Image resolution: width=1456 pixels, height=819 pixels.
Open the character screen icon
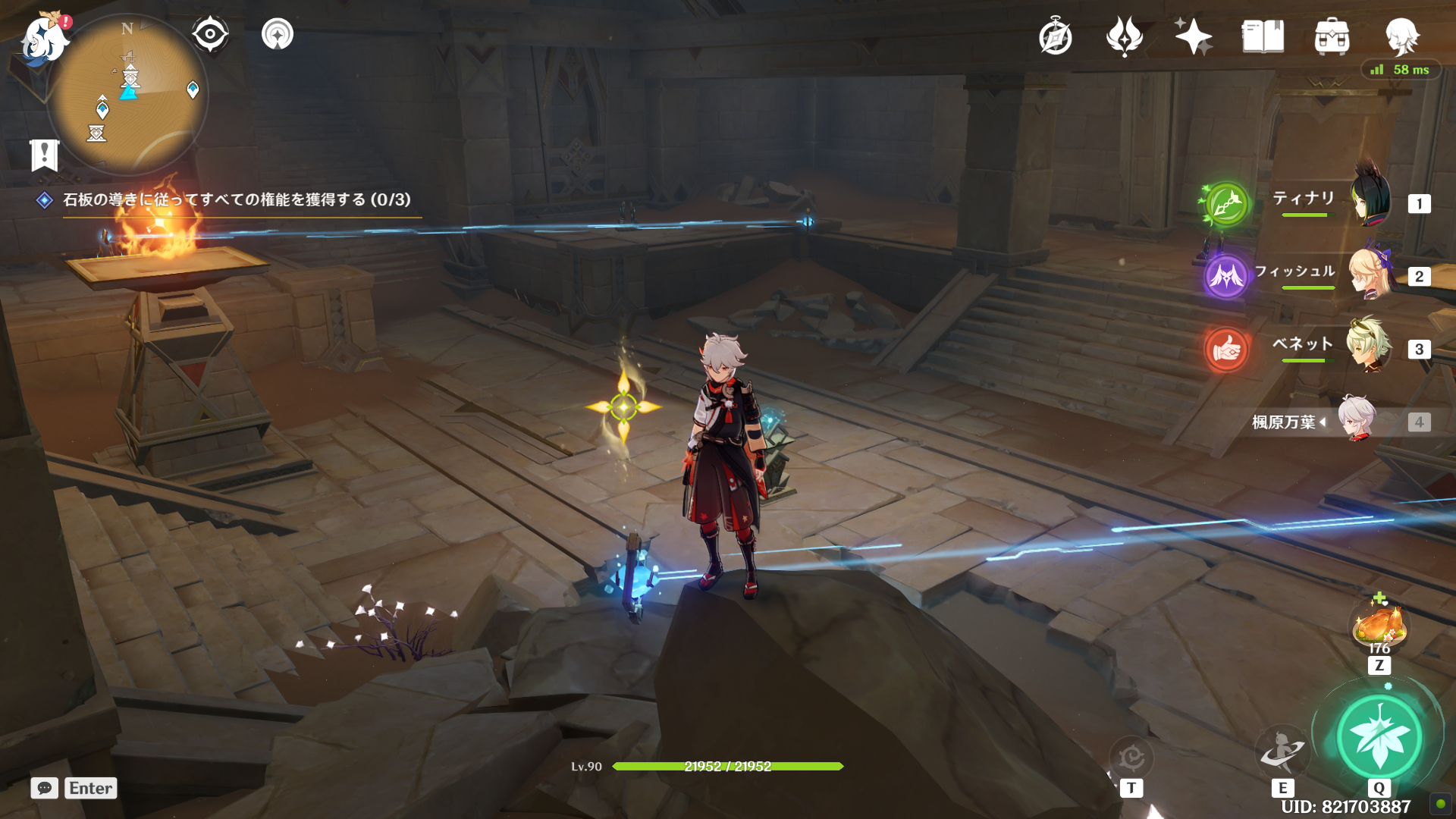1401,37
